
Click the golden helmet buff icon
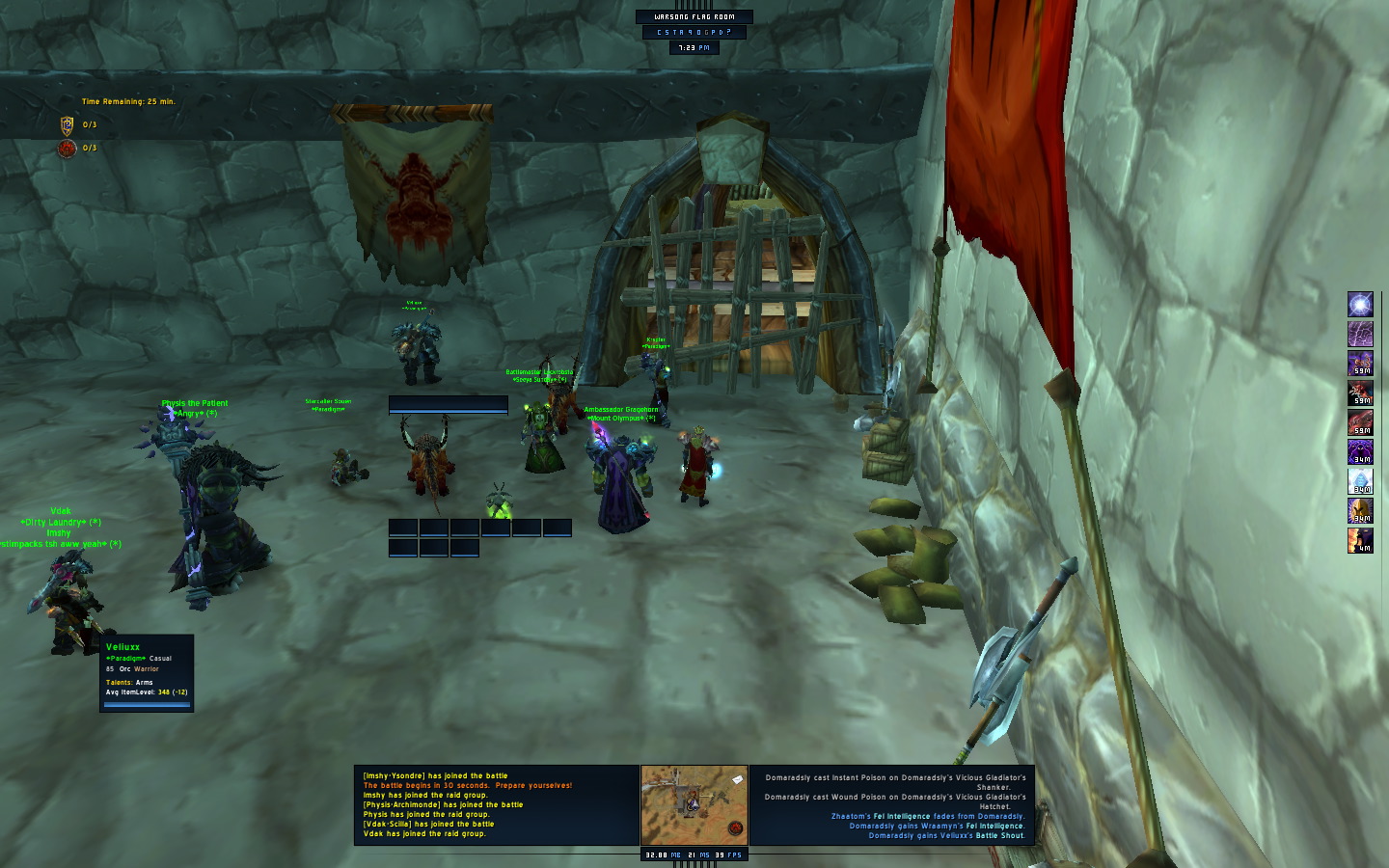click(x=1360, y=510)
